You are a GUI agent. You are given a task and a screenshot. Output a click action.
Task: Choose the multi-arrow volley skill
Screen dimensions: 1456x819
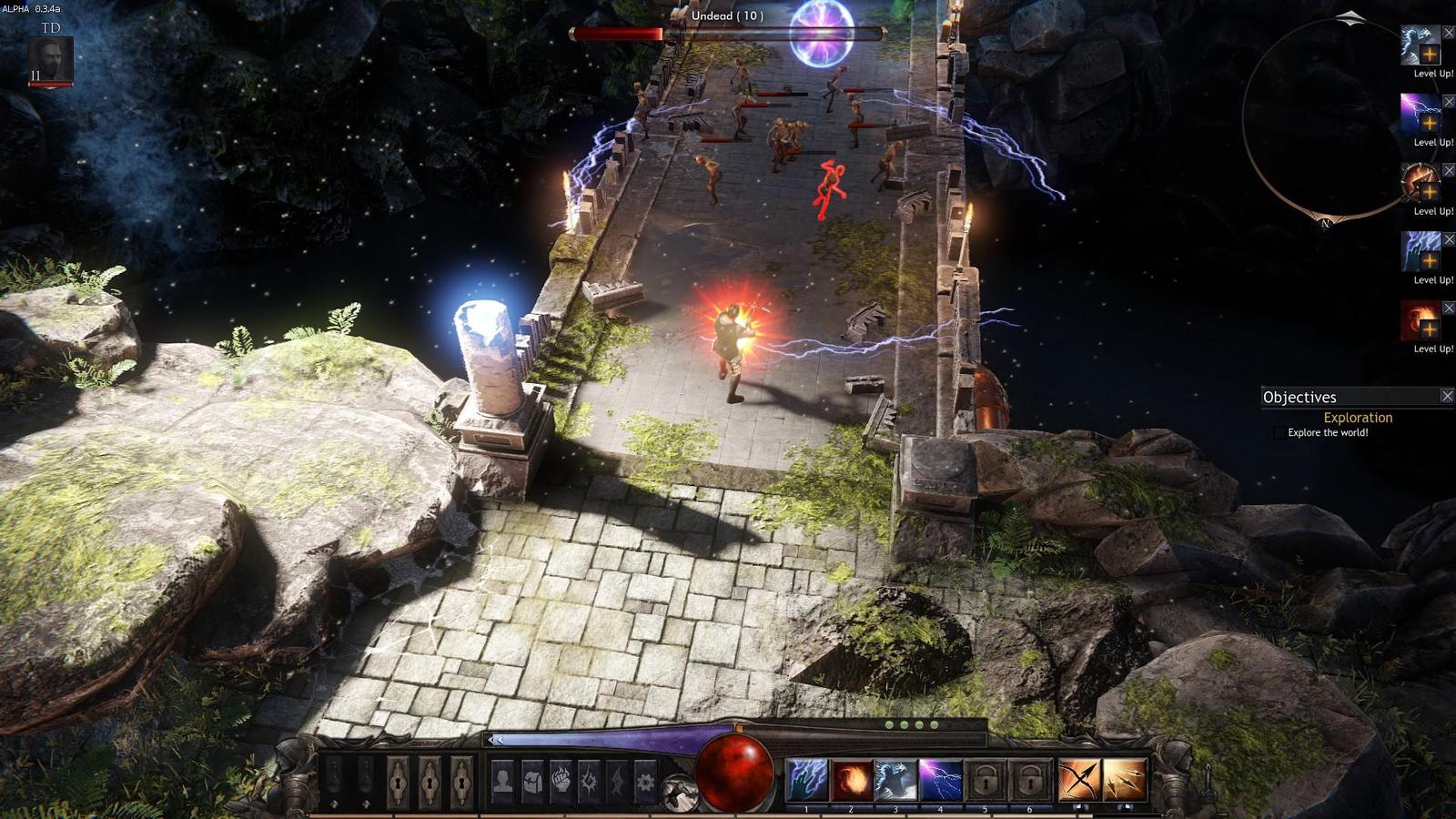coord(1124,781)
